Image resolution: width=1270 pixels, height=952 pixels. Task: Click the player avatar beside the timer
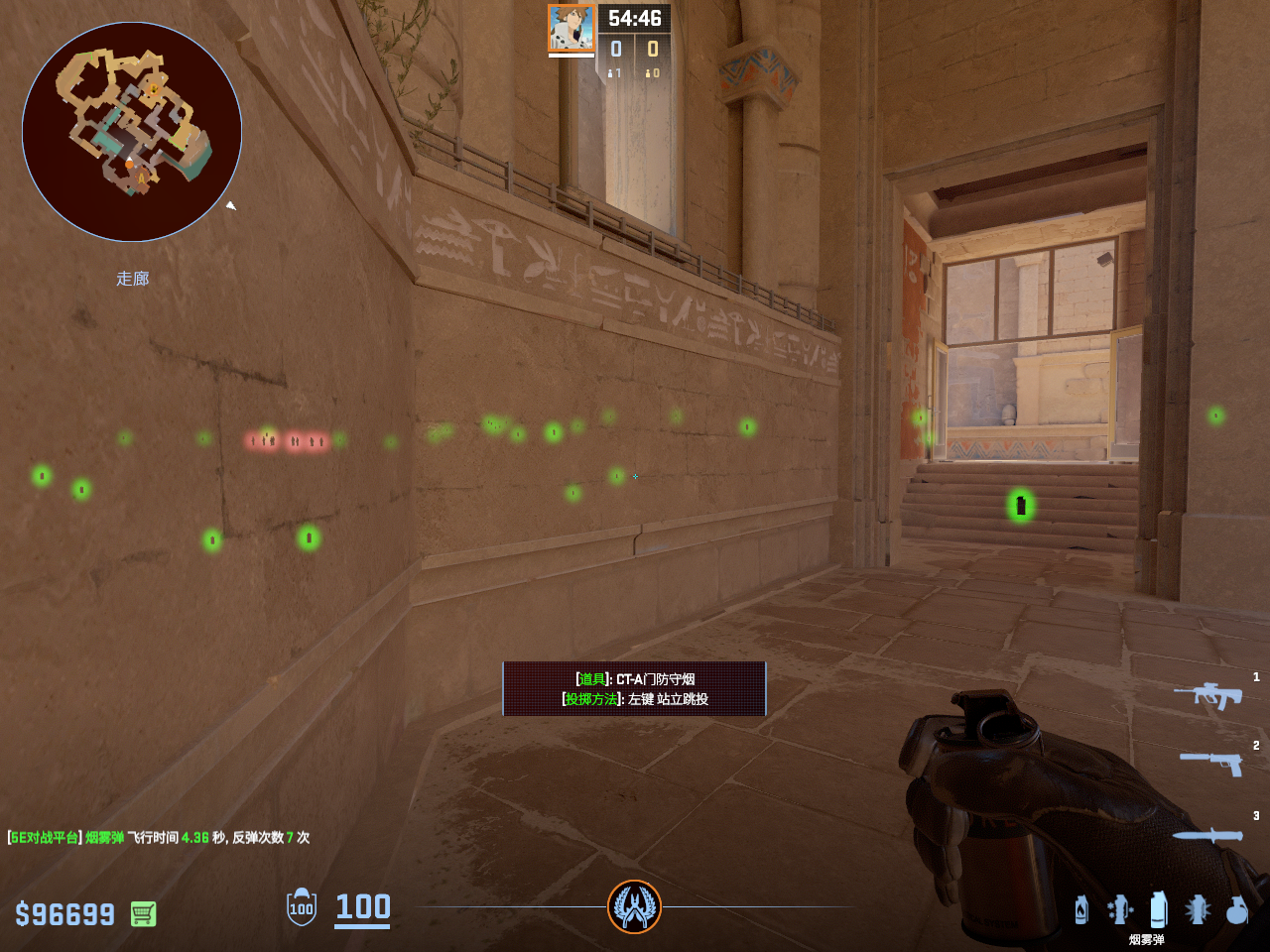coord(571,28)
